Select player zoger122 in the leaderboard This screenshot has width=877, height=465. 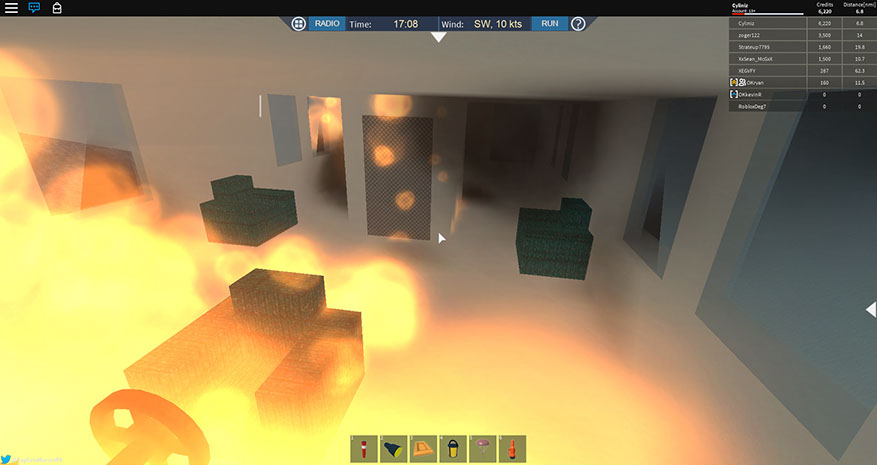(x=748, y=34)
